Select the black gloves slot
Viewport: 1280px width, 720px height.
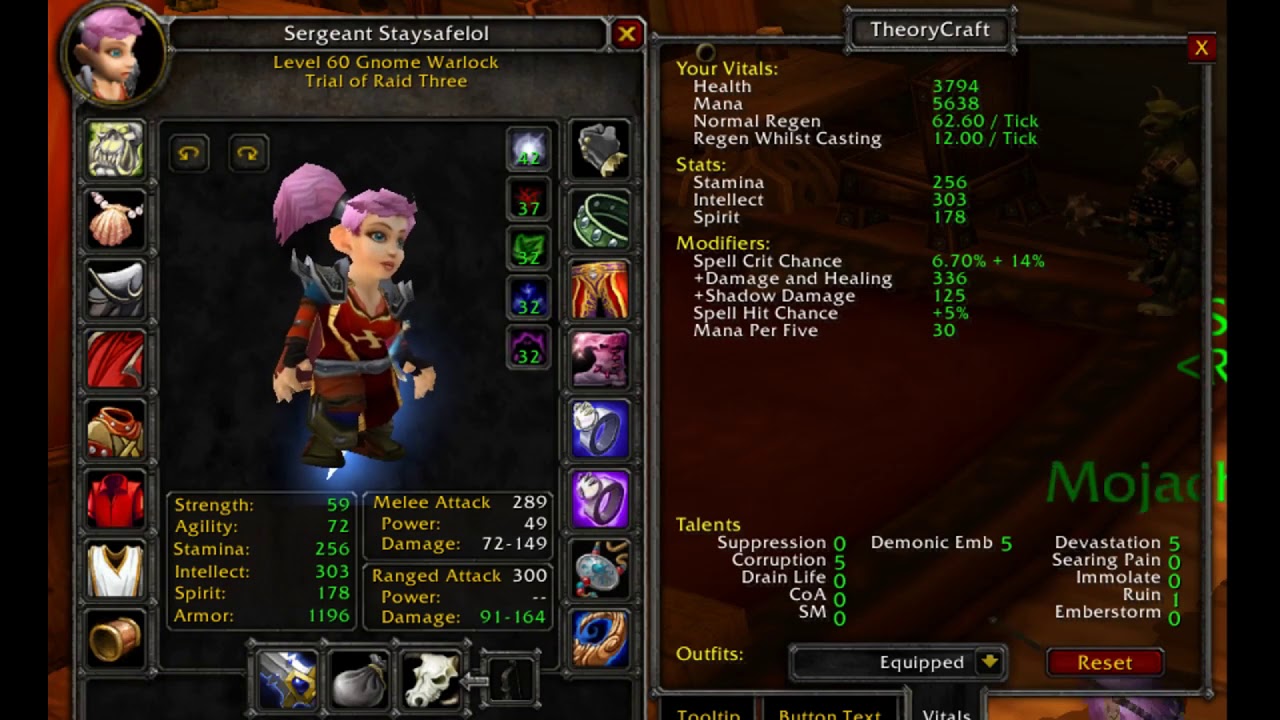(600, 150)
